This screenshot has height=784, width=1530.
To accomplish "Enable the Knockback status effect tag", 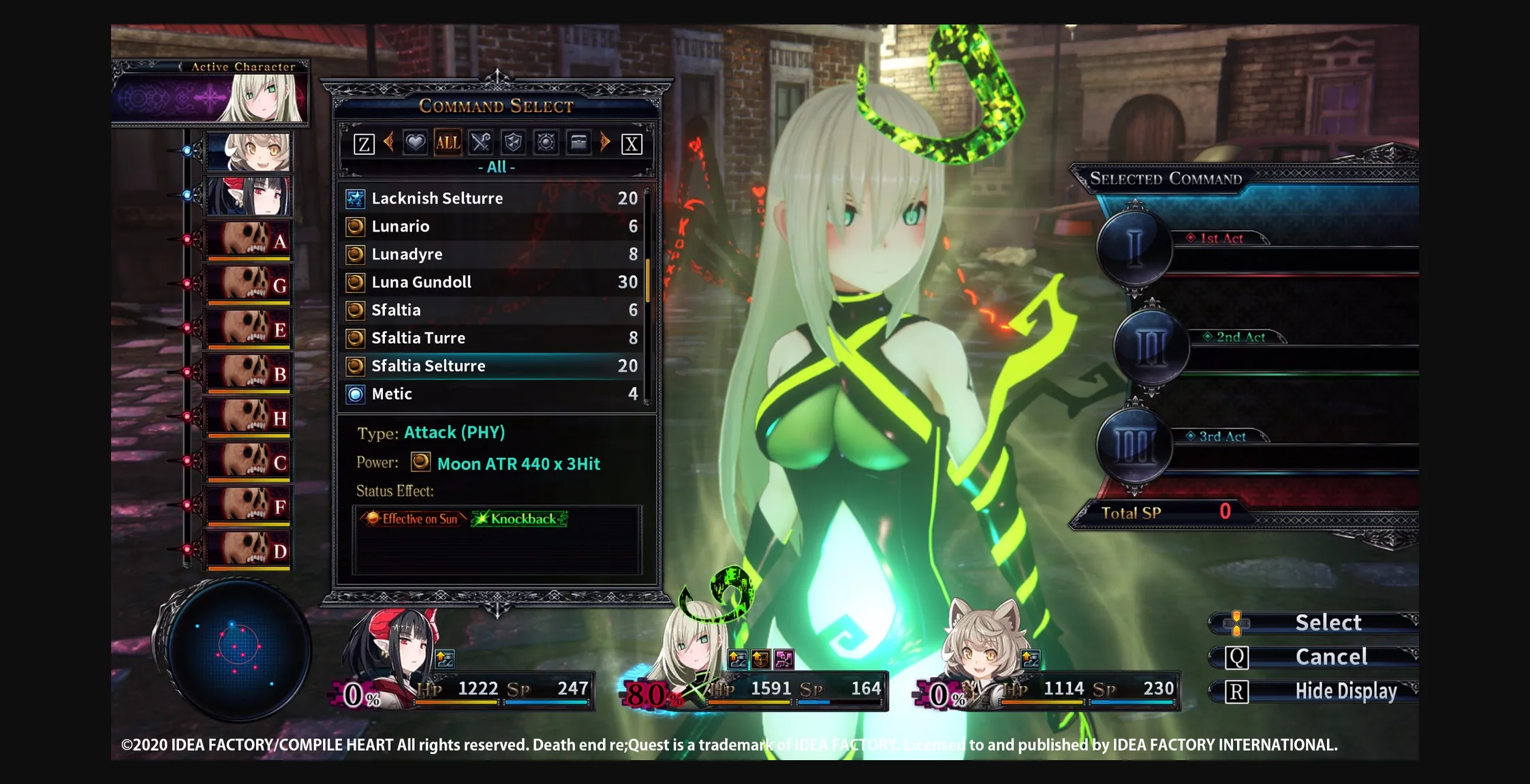I will click(x=520, y=518).
